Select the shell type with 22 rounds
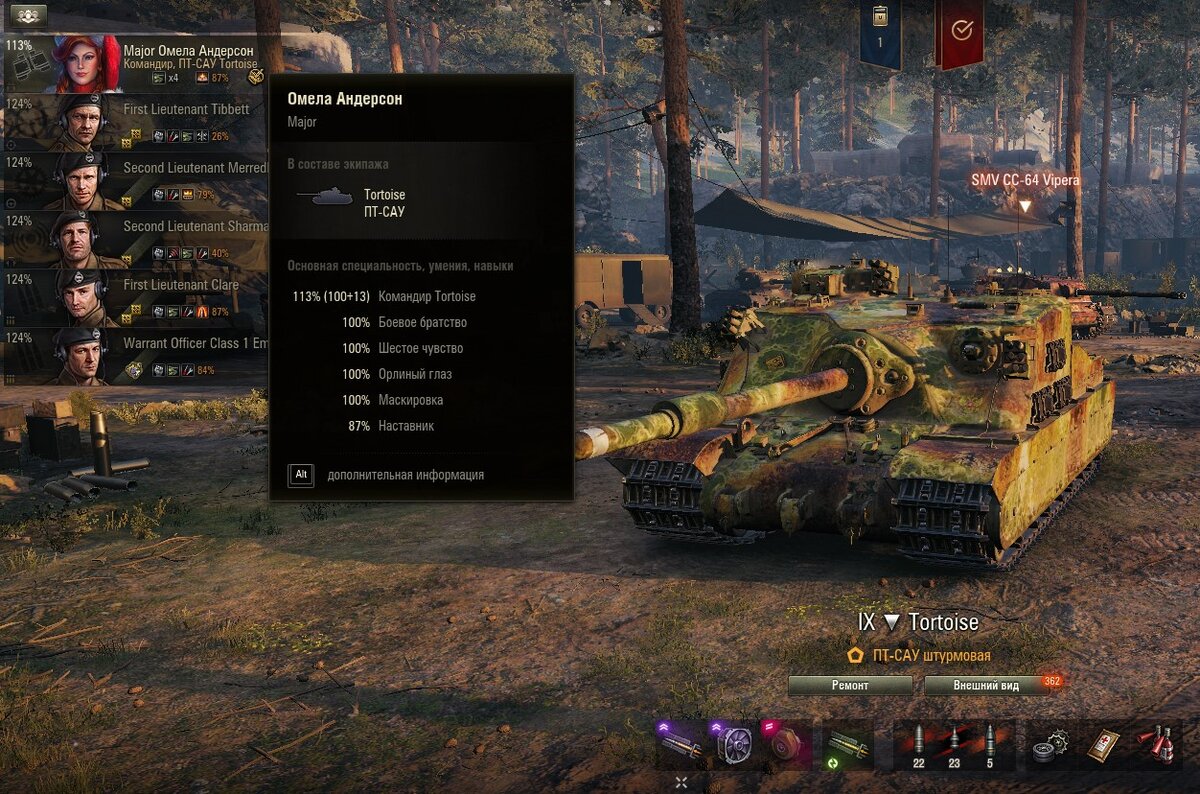Image resolution: width=1200 pixels, height=794 pixels. 918,745
